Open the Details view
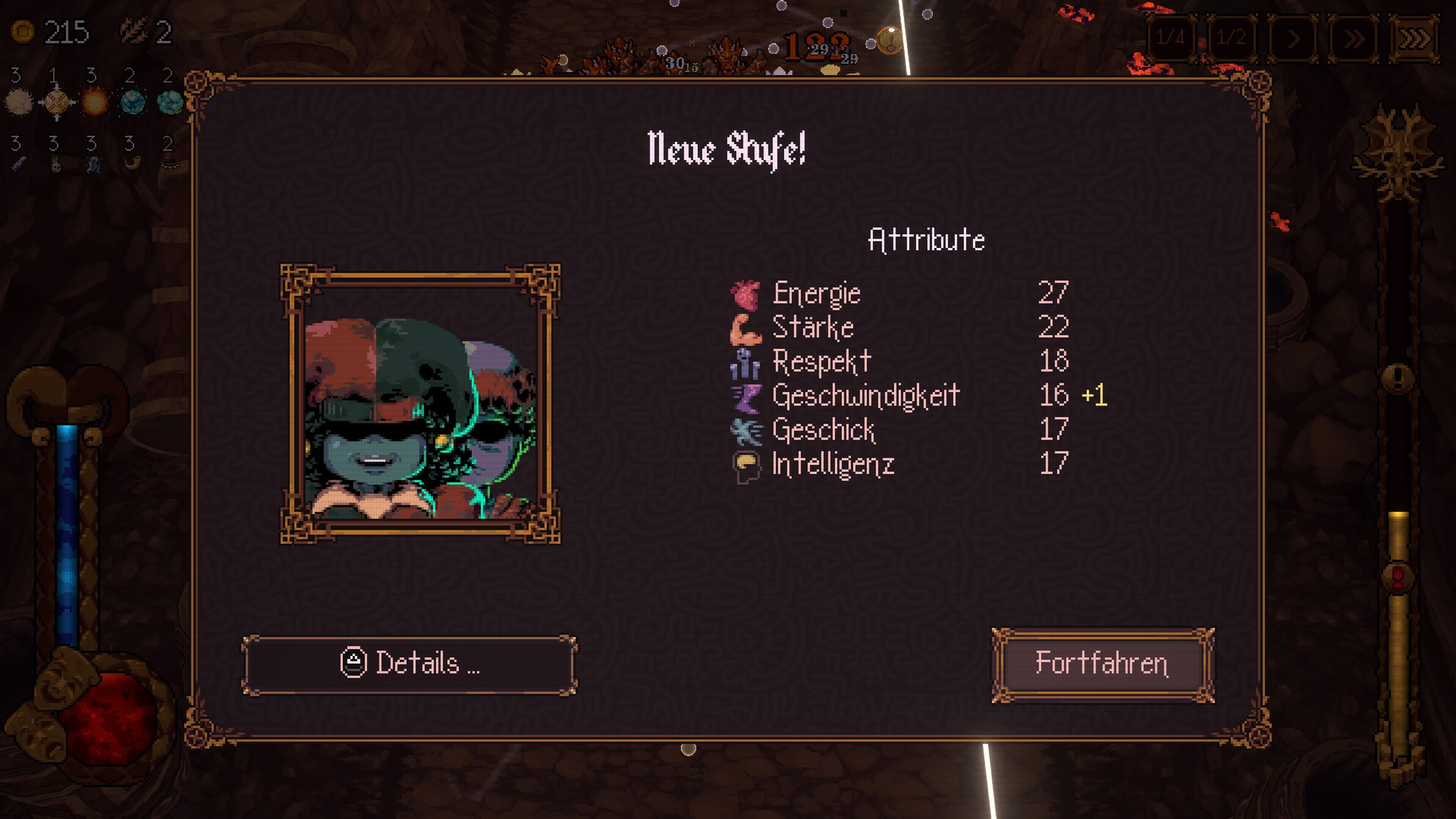The height and width of the screenshot is (819, 1456). click(410, 664)
